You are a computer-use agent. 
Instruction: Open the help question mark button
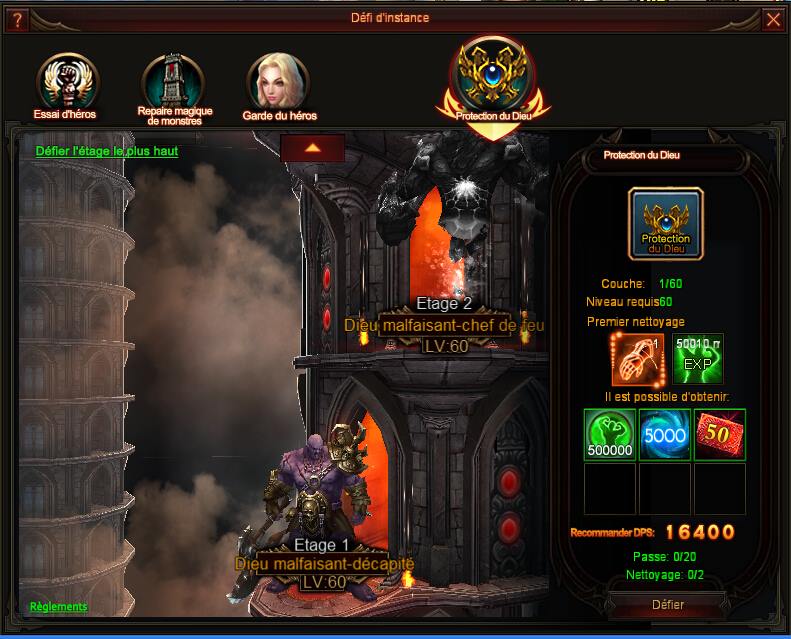pyautogui.click(x=17, y=19)
